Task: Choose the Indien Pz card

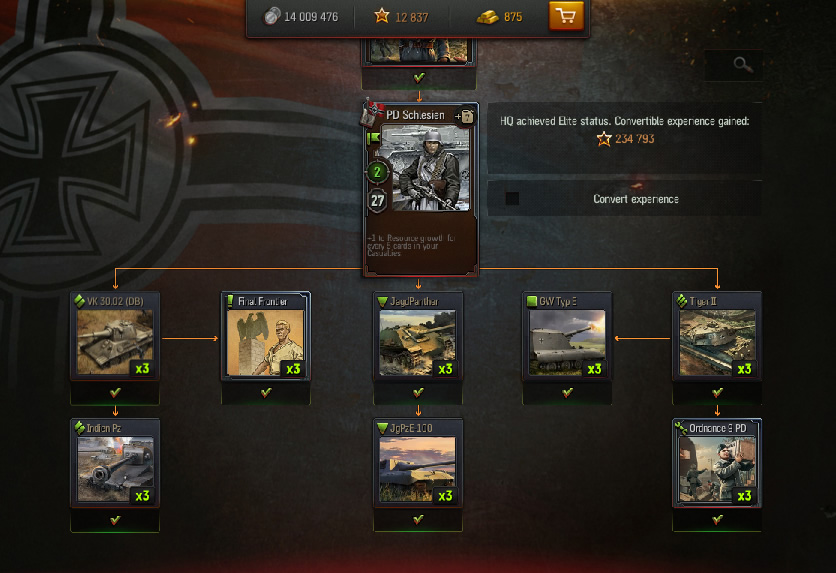Action: pos(114,463)
